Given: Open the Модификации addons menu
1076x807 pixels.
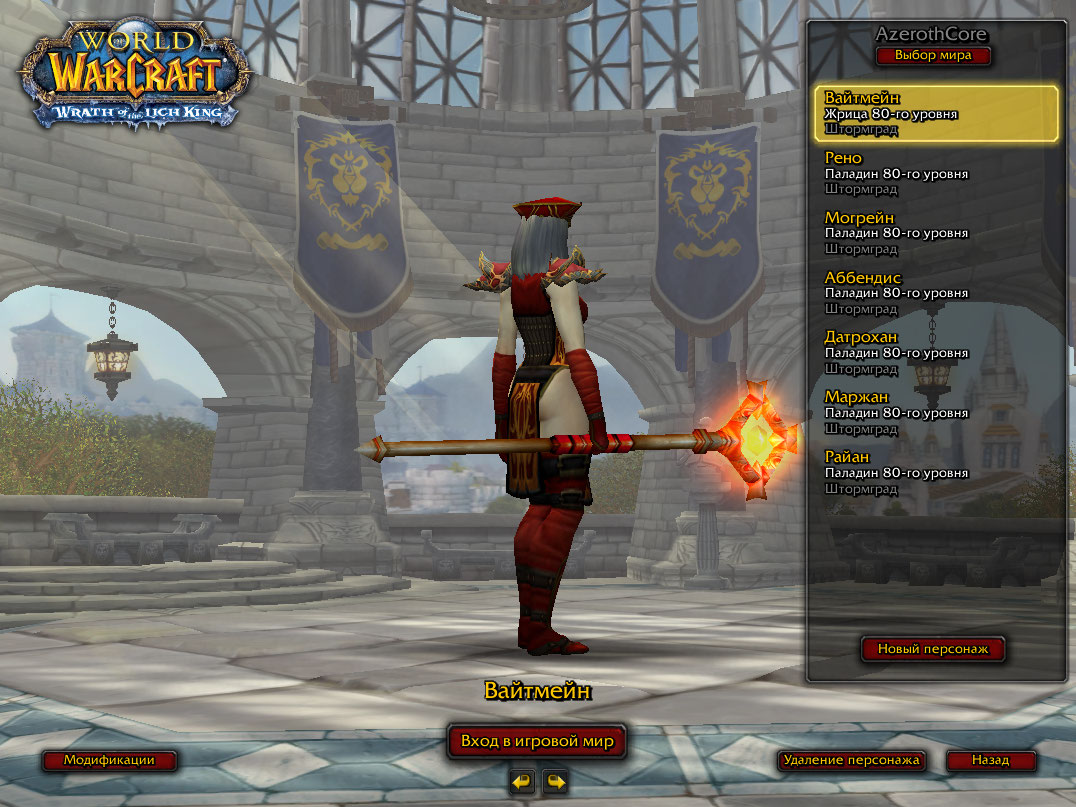Looking at the screenshot, I should (x=109, y=760).
